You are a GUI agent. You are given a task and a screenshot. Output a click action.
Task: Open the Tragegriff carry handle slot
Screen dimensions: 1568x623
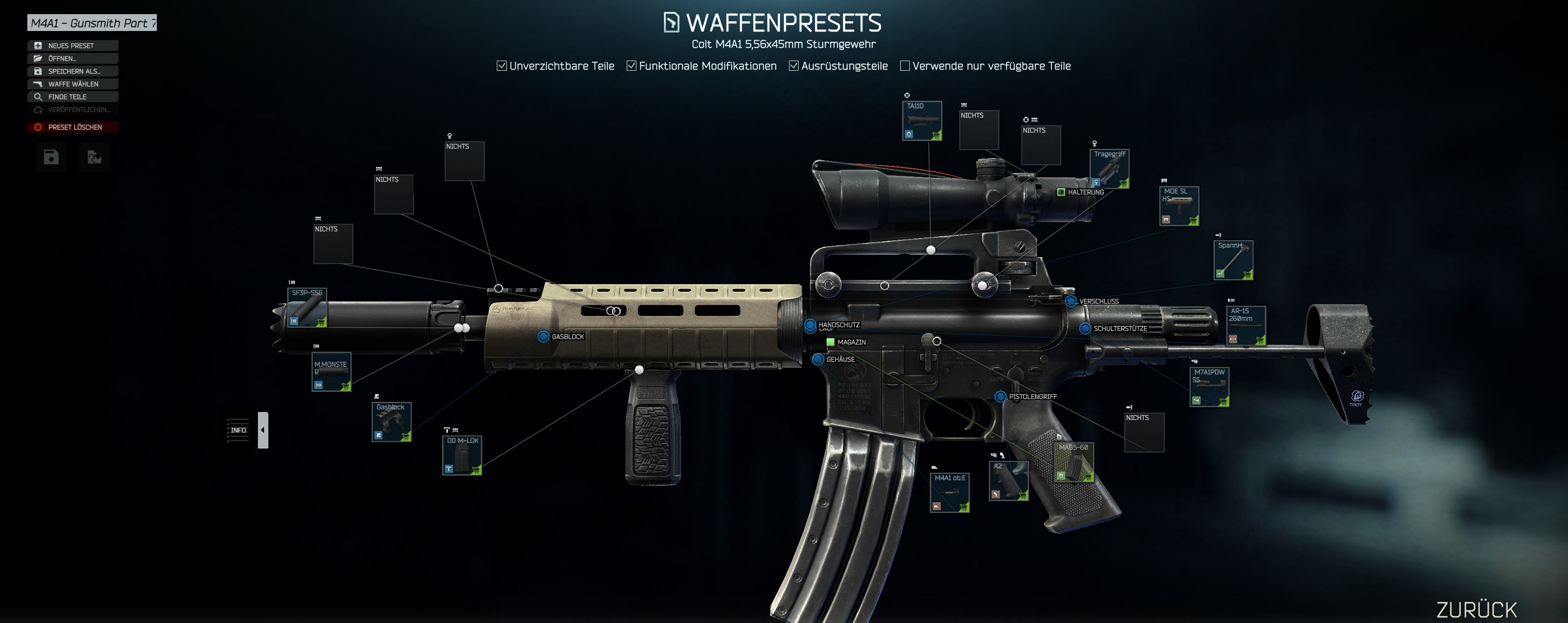(x=1109, y=169)
